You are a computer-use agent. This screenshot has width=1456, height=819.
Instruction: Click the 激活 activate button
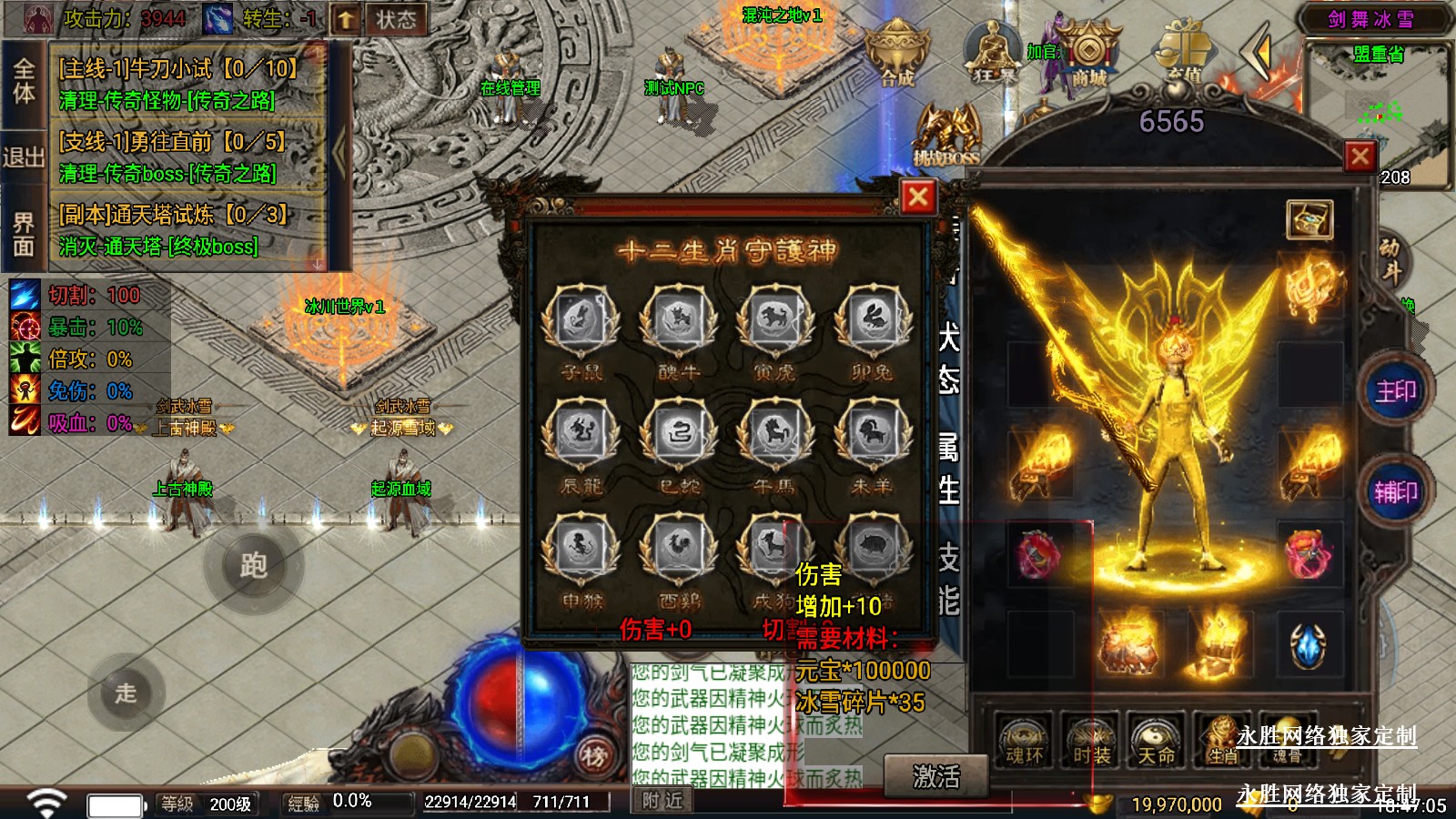pos(935,776)
